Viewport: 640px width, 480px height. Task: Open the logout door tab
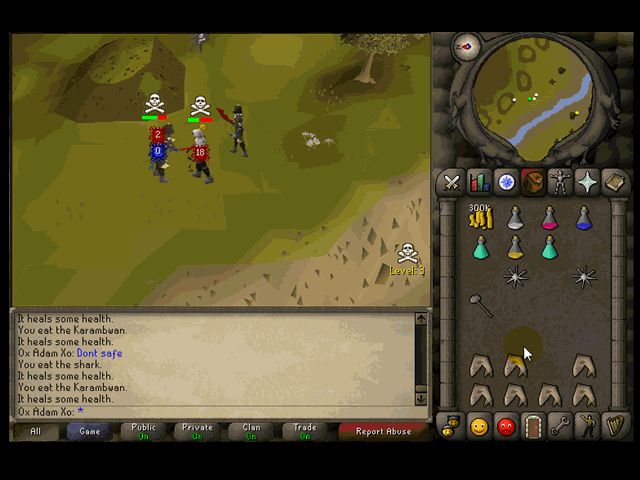[x=533, y=427]
